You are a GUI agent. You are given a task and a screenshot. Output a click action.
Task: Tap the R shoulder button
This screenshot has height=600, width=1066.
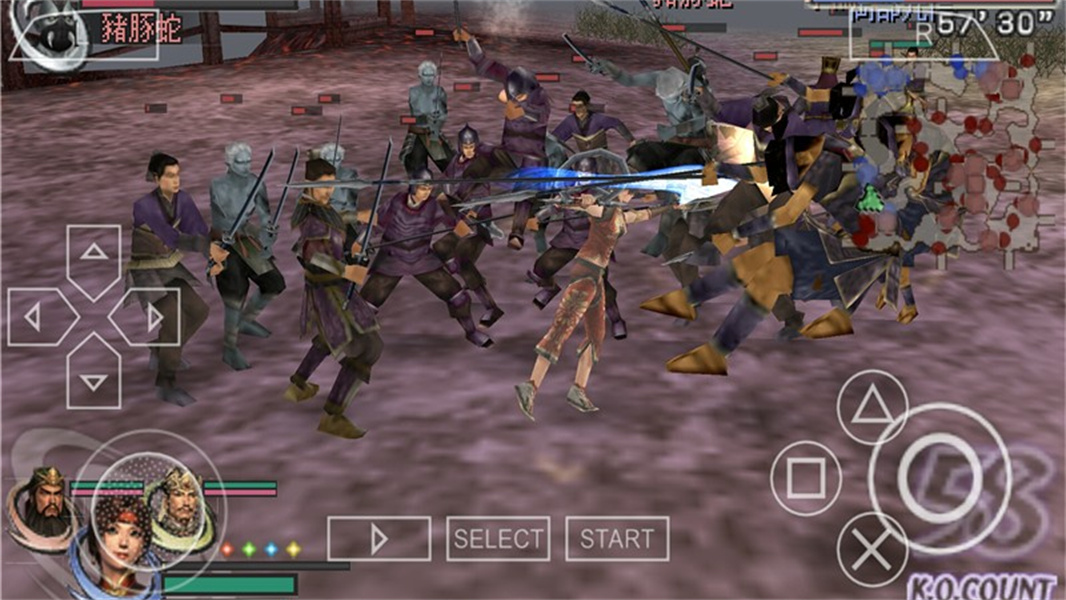click(x=925, y=30)
